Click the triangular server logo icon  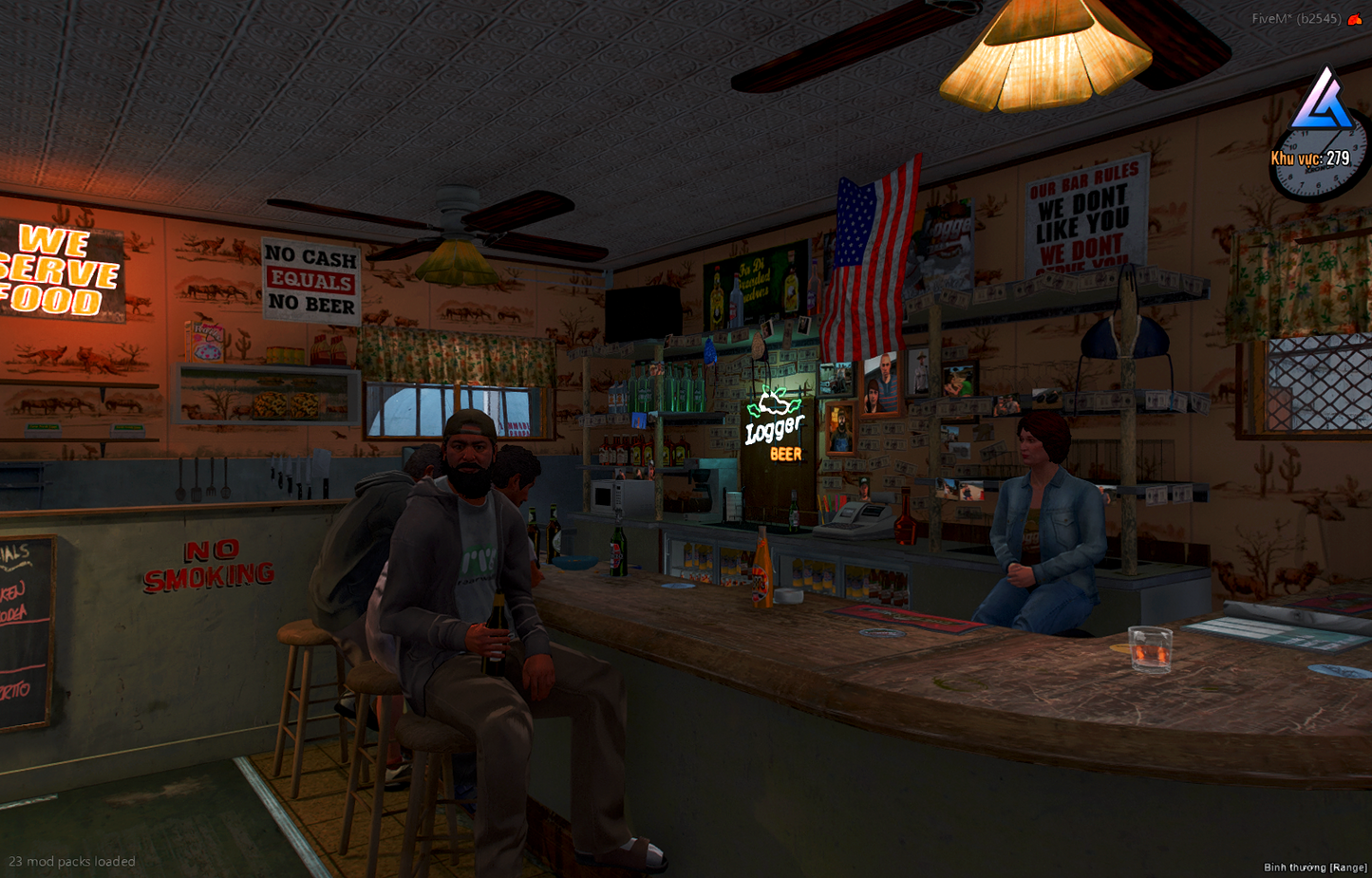[x=1323, y=102]
